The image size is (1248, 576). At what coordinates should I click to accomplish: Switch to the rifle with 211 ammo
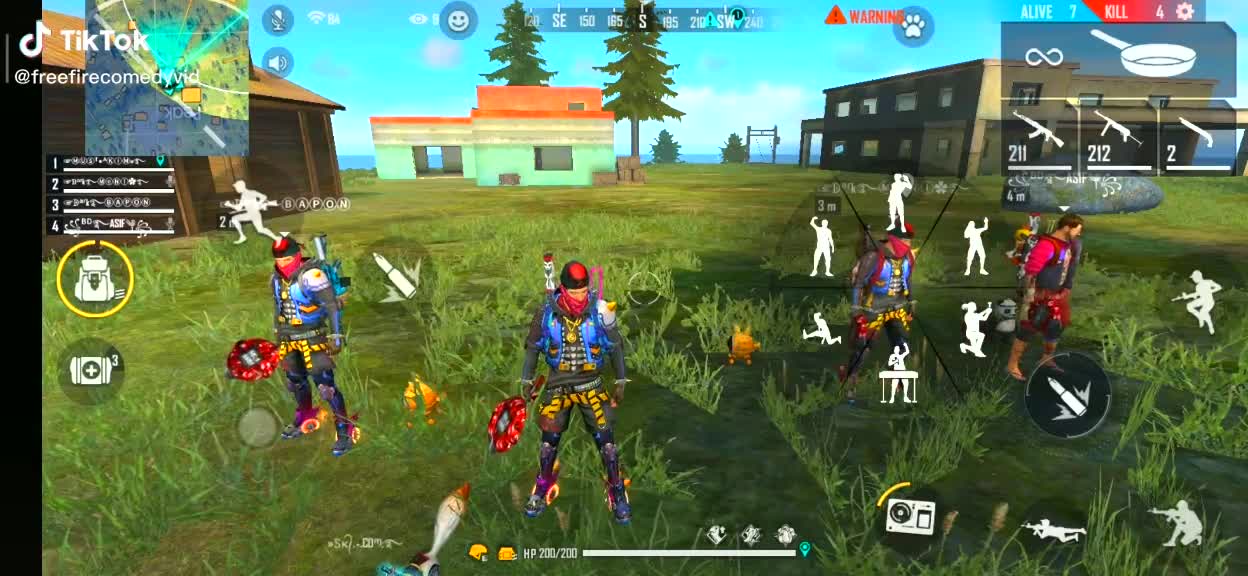tap(1038, 138)
